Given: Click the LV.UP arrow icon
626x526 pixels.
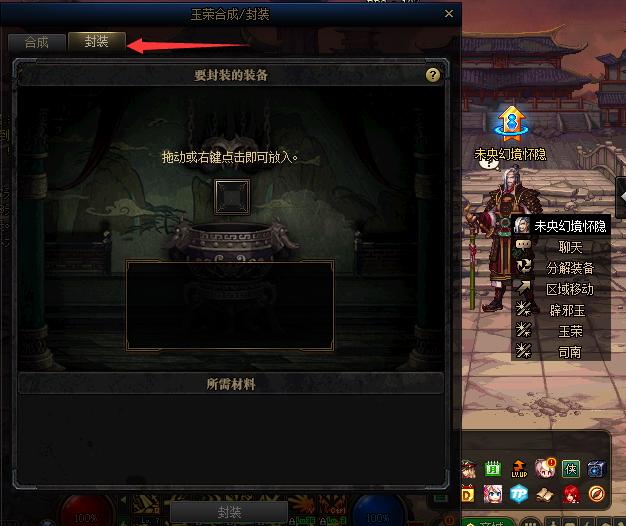Looking at the screenshot, I should [519, 468].
